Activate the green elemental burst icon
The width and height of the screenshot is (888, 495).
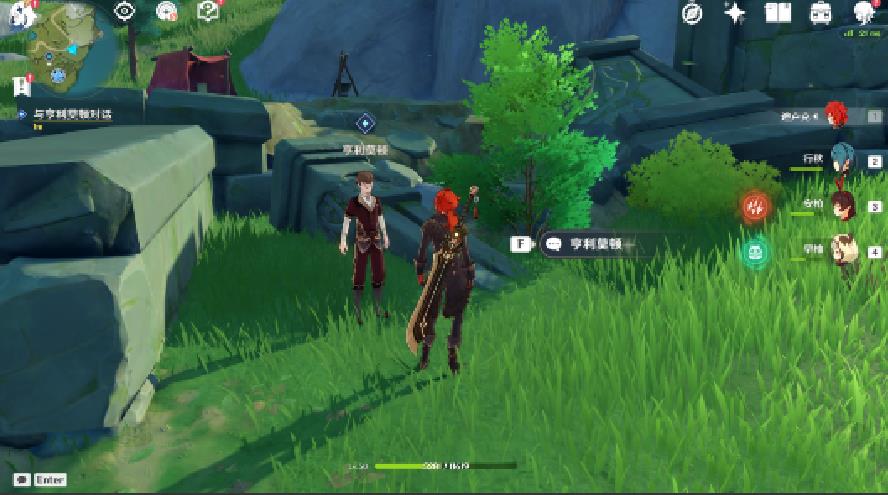coord(756,252)
